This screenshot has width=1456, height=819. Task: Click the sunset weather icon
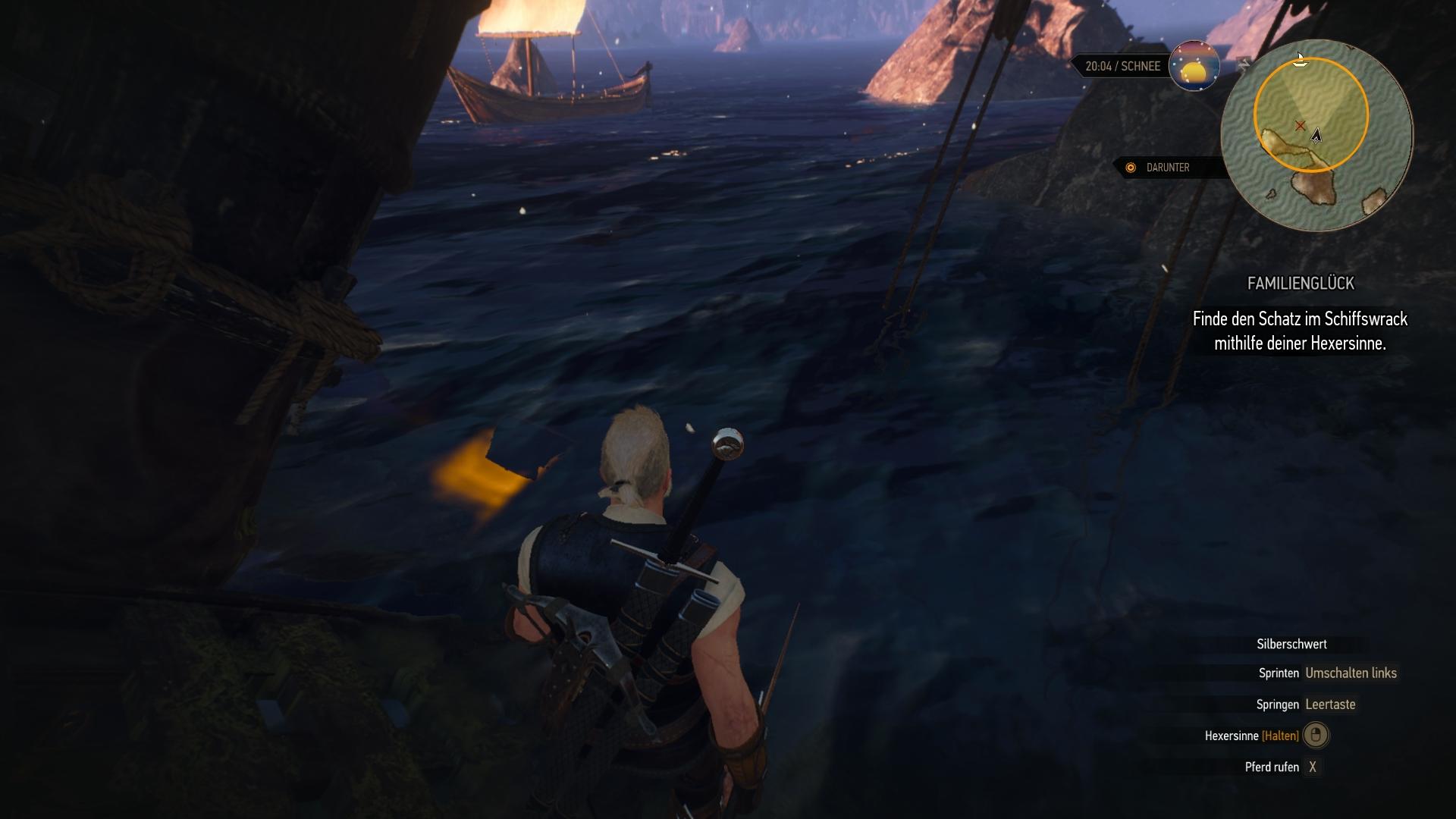pos(1194,66)
